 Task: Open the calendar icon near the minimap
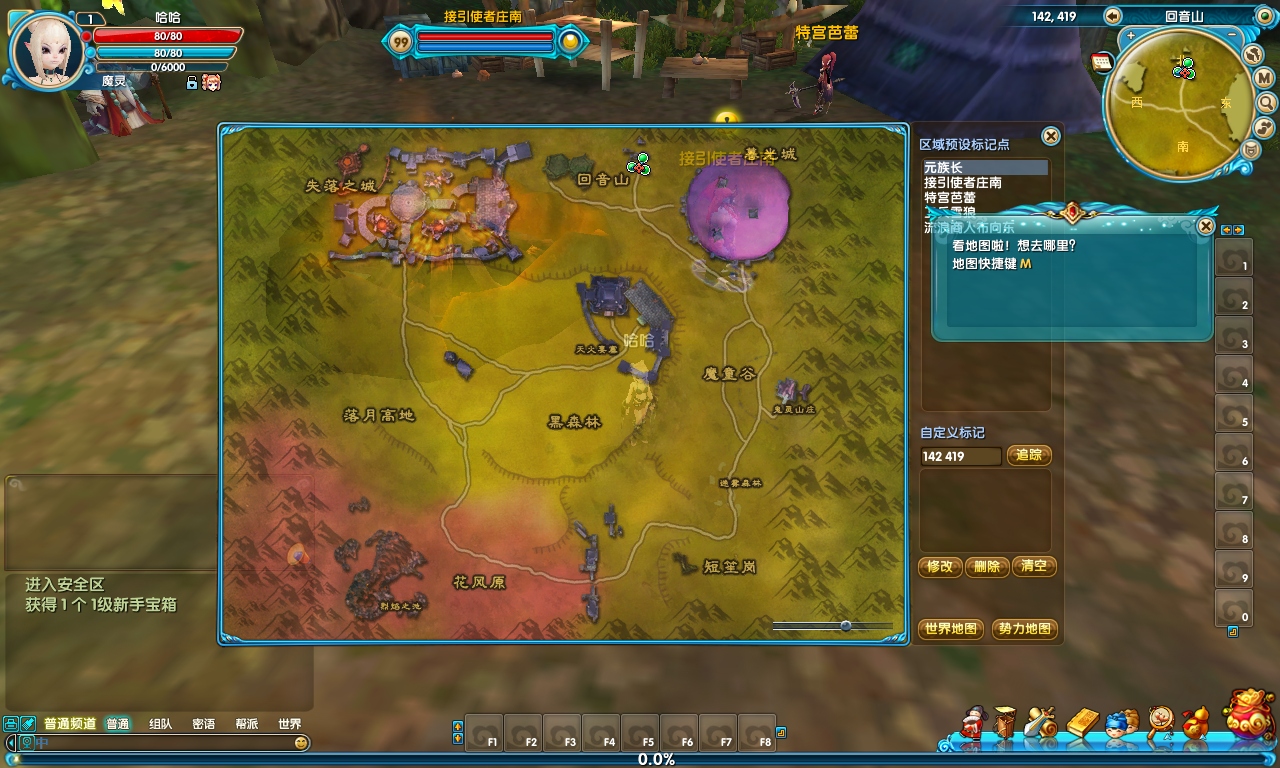pyautogui.click(x=1103, y=62)
